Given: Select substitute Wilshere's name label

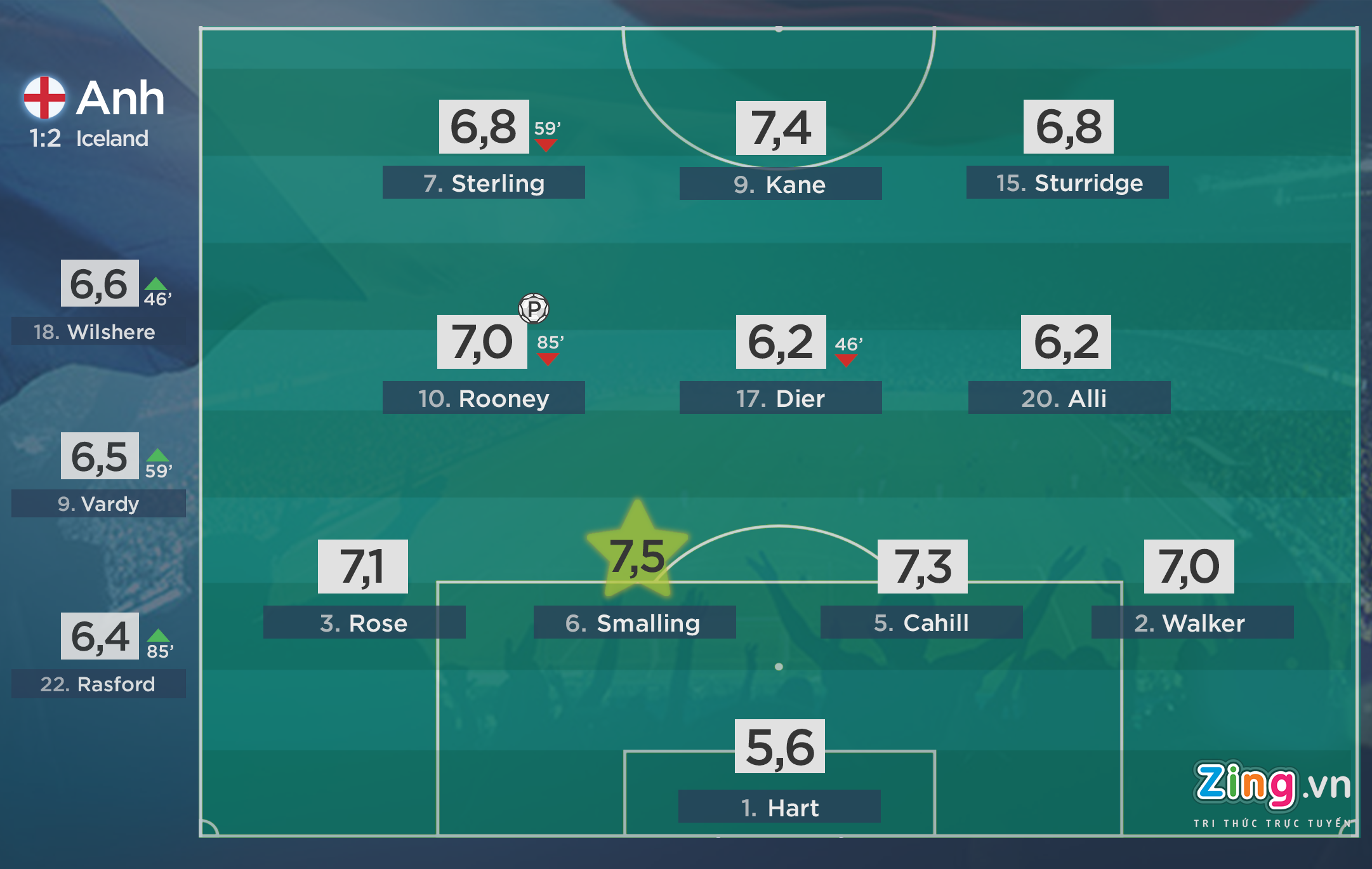Looking at the screenshot, I should pos(98,331).
